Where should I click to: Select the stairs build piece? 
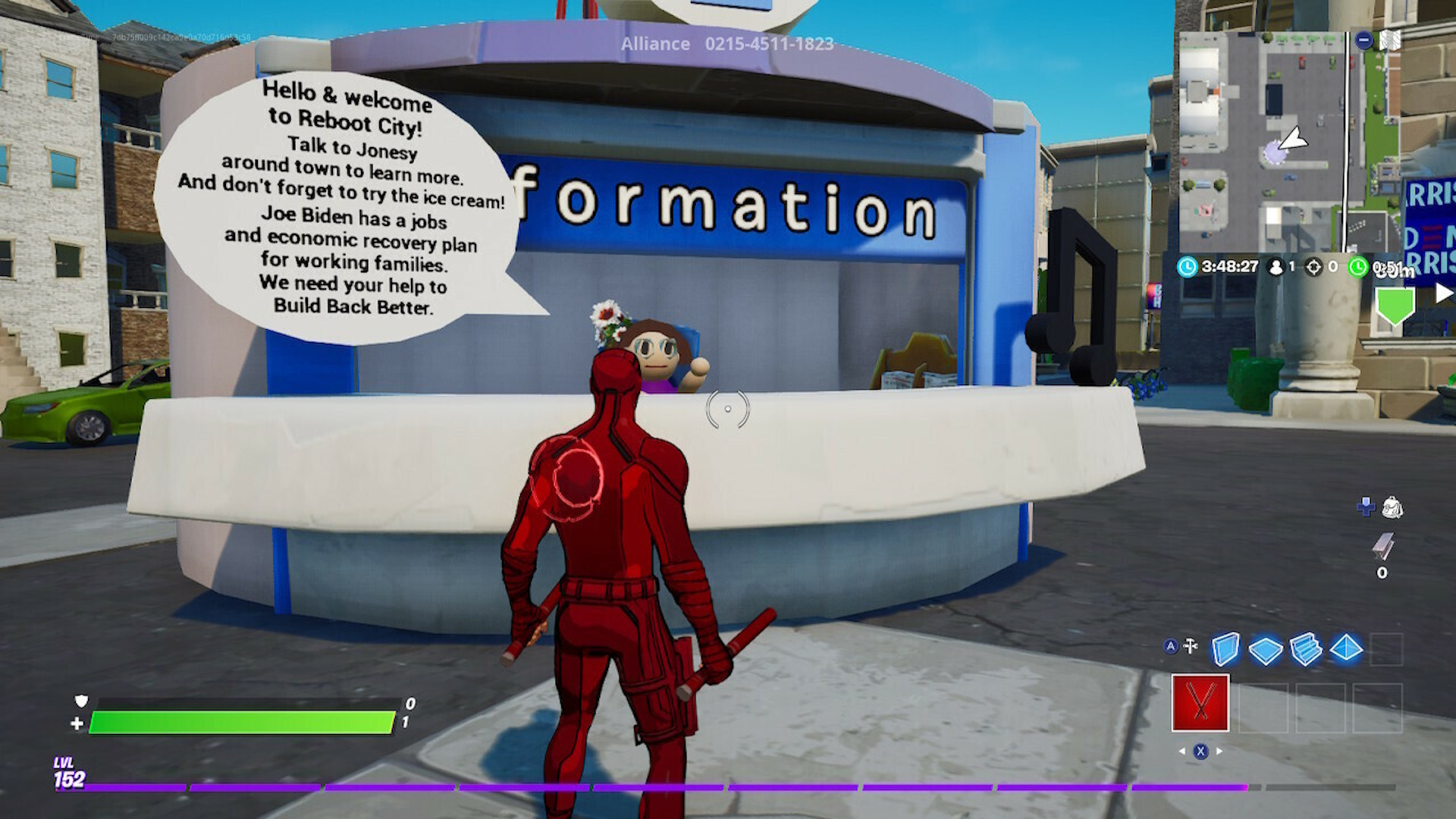tap(1306, 650)
